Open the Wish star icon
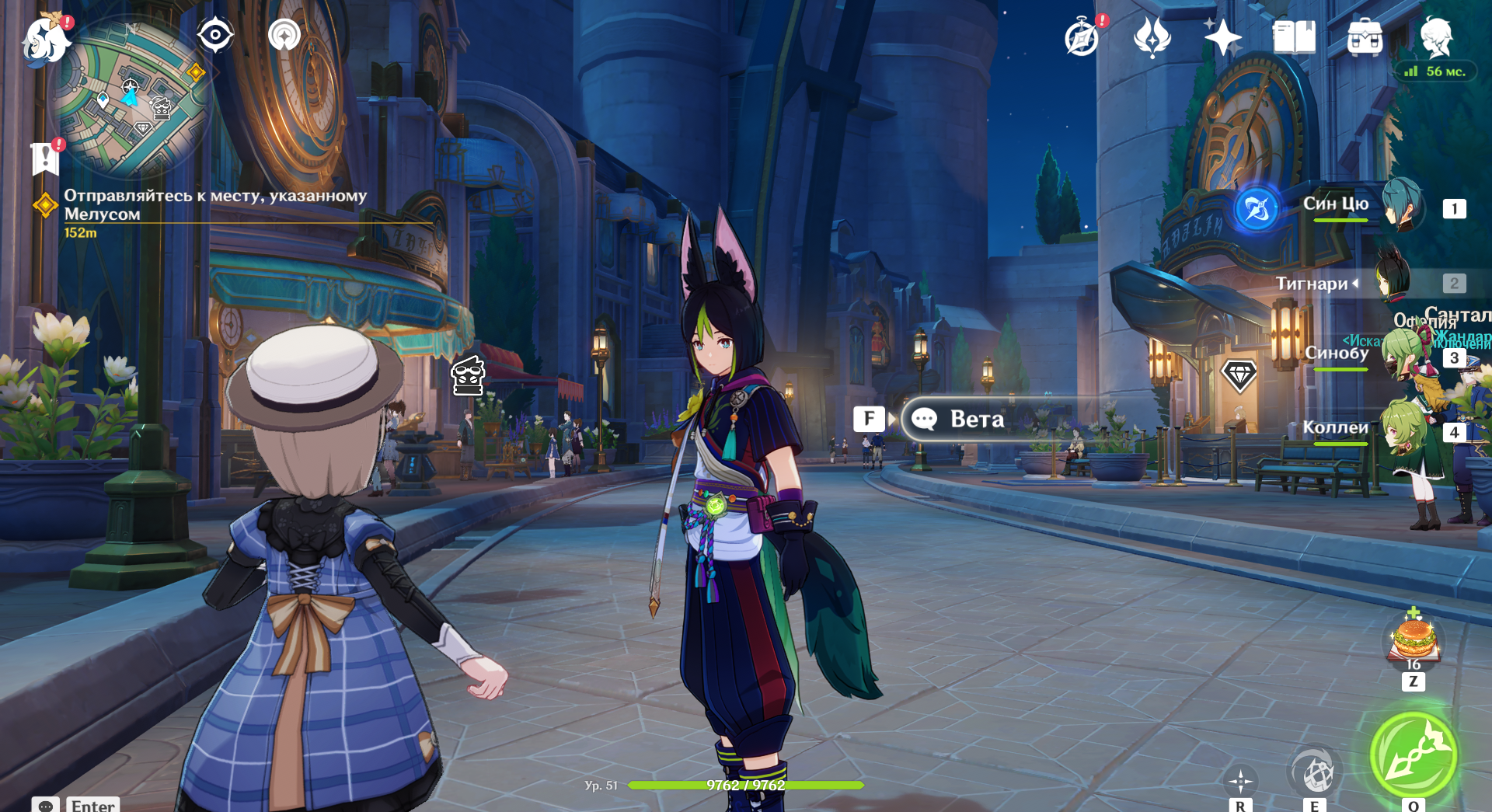The width and height of the screenshot is (1492, 812). point(1222,37)
